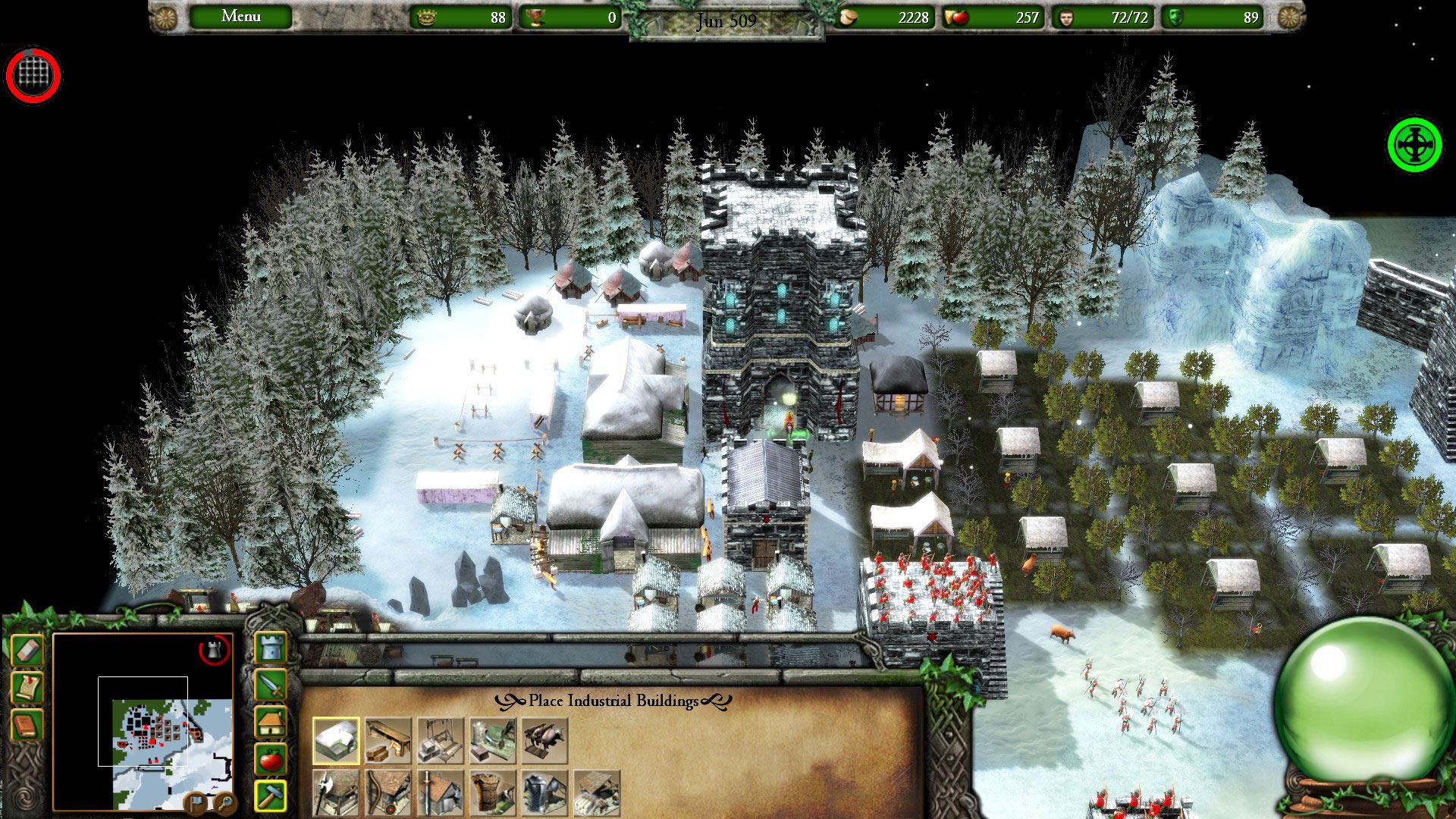Click the green crosshair compass button
Image resolution: width=1456 pixels, height=819 pixels.
click(x=1414, y=145)
